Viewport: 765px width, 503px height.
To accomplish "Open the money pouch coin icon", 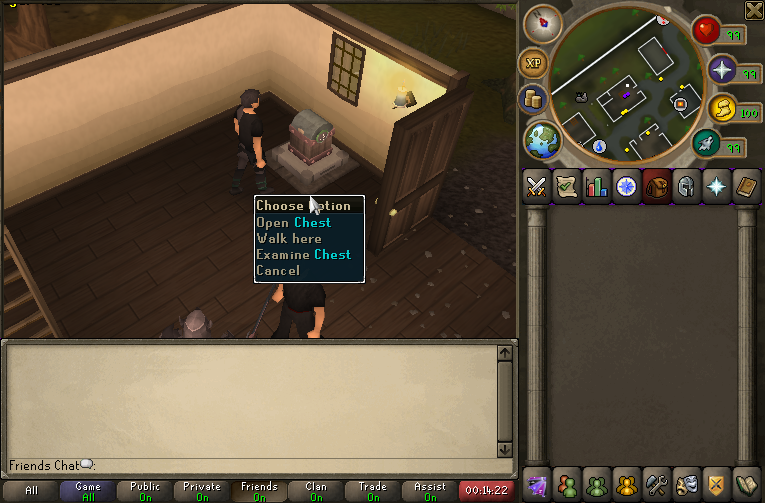I will pyautogui.click(x=533, y=100).
